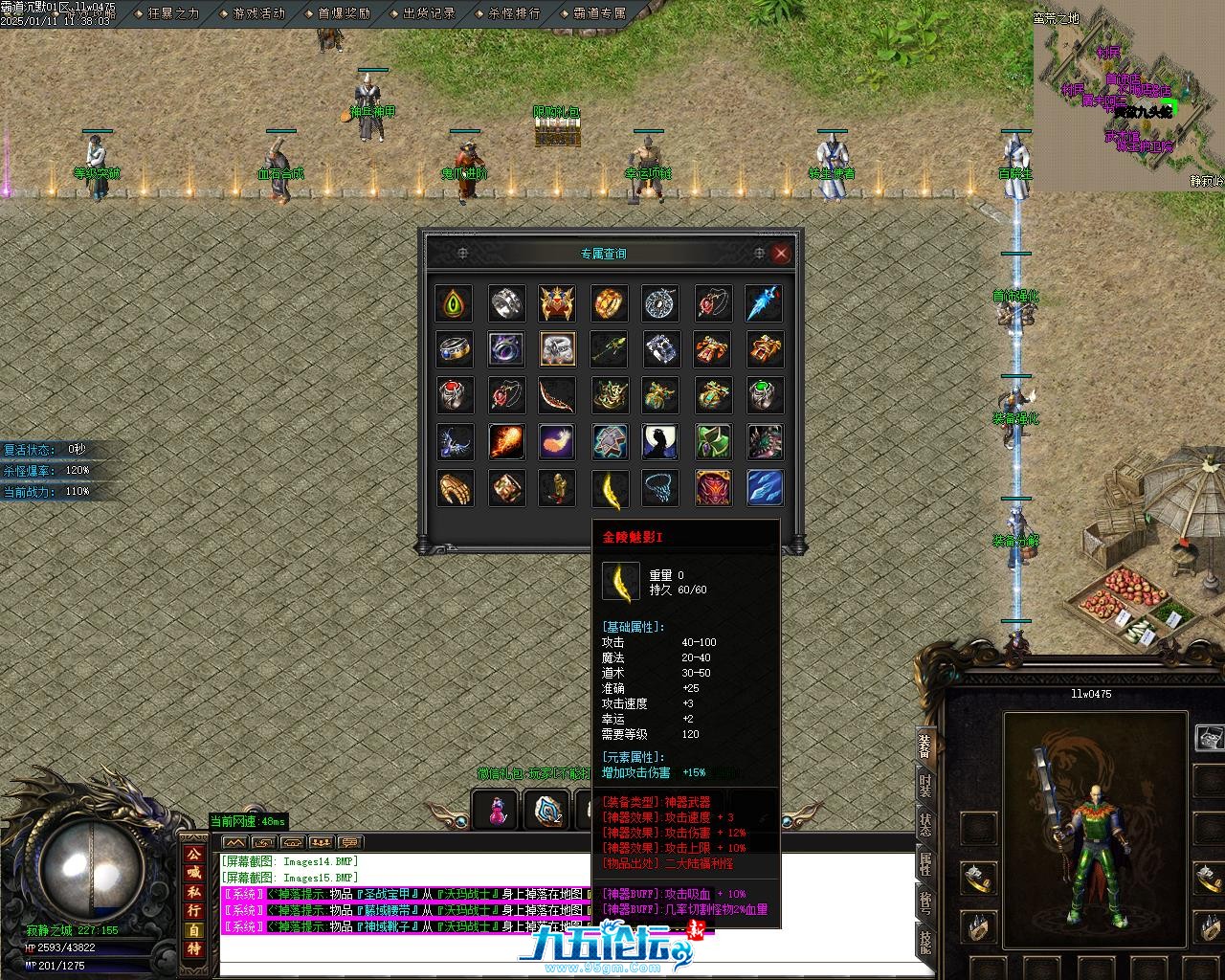Close the 专属查询 window

click(x=781, y=254)
